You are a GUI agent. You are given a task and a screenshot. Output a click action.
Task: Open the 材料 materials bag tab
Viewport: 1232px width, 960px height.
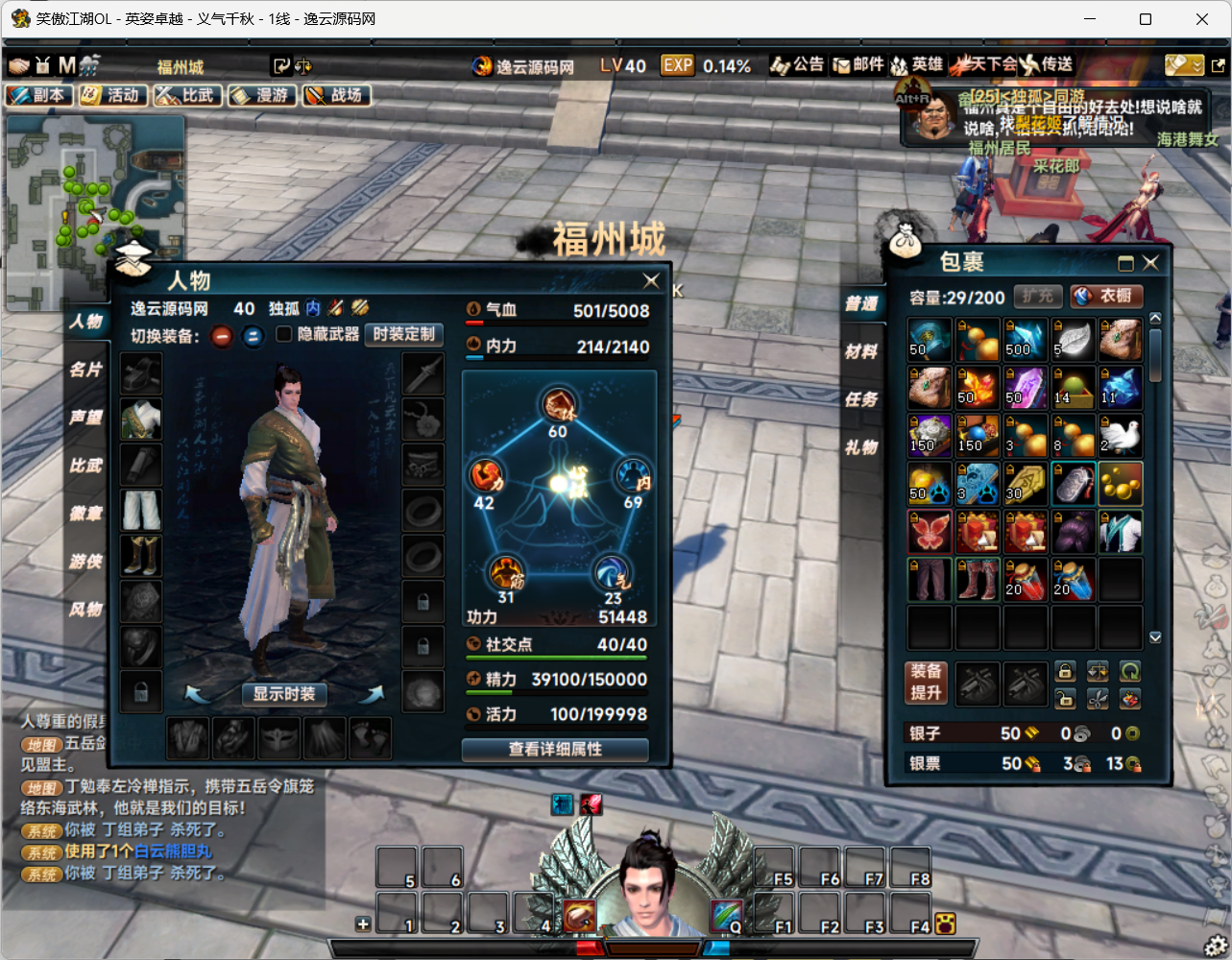(x=861, y=351)
